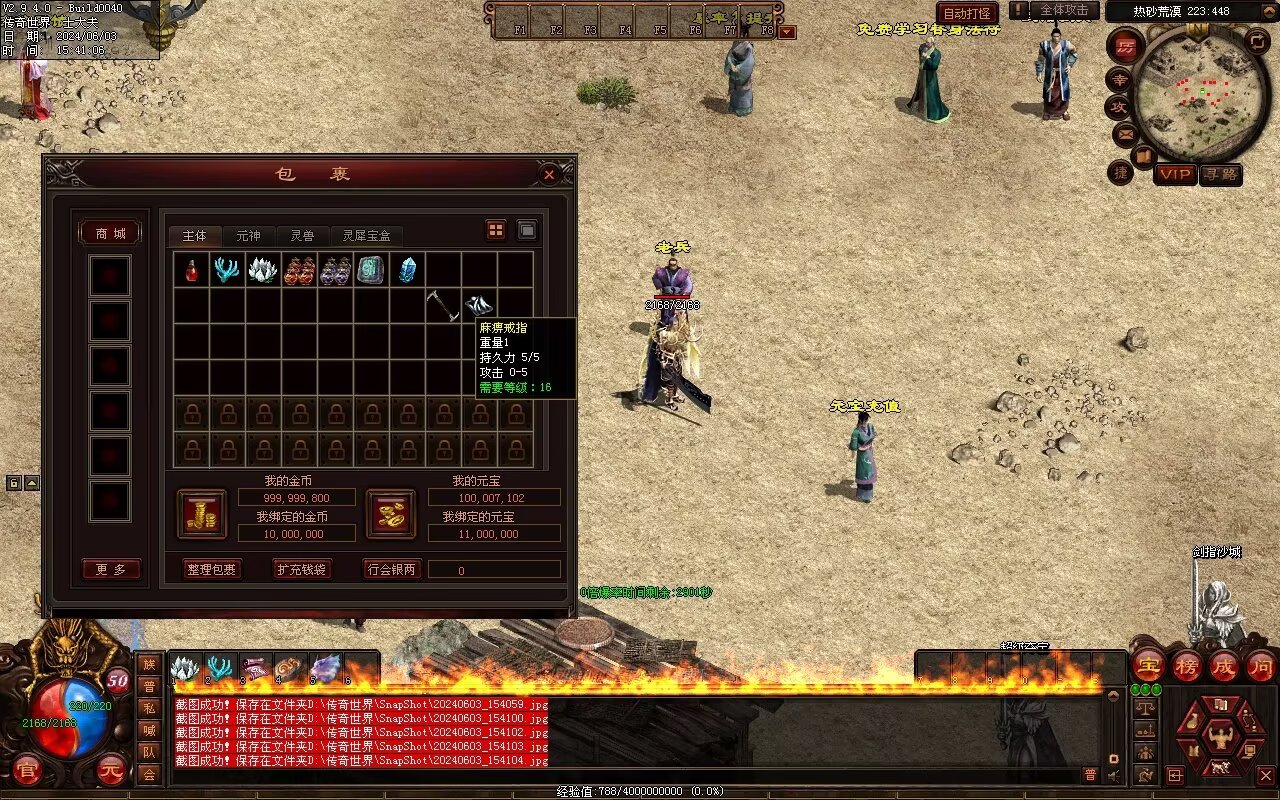This screenshot has height=800, width=1280.
Task: Switch to the 元神 tab
Action: (248, 236)
